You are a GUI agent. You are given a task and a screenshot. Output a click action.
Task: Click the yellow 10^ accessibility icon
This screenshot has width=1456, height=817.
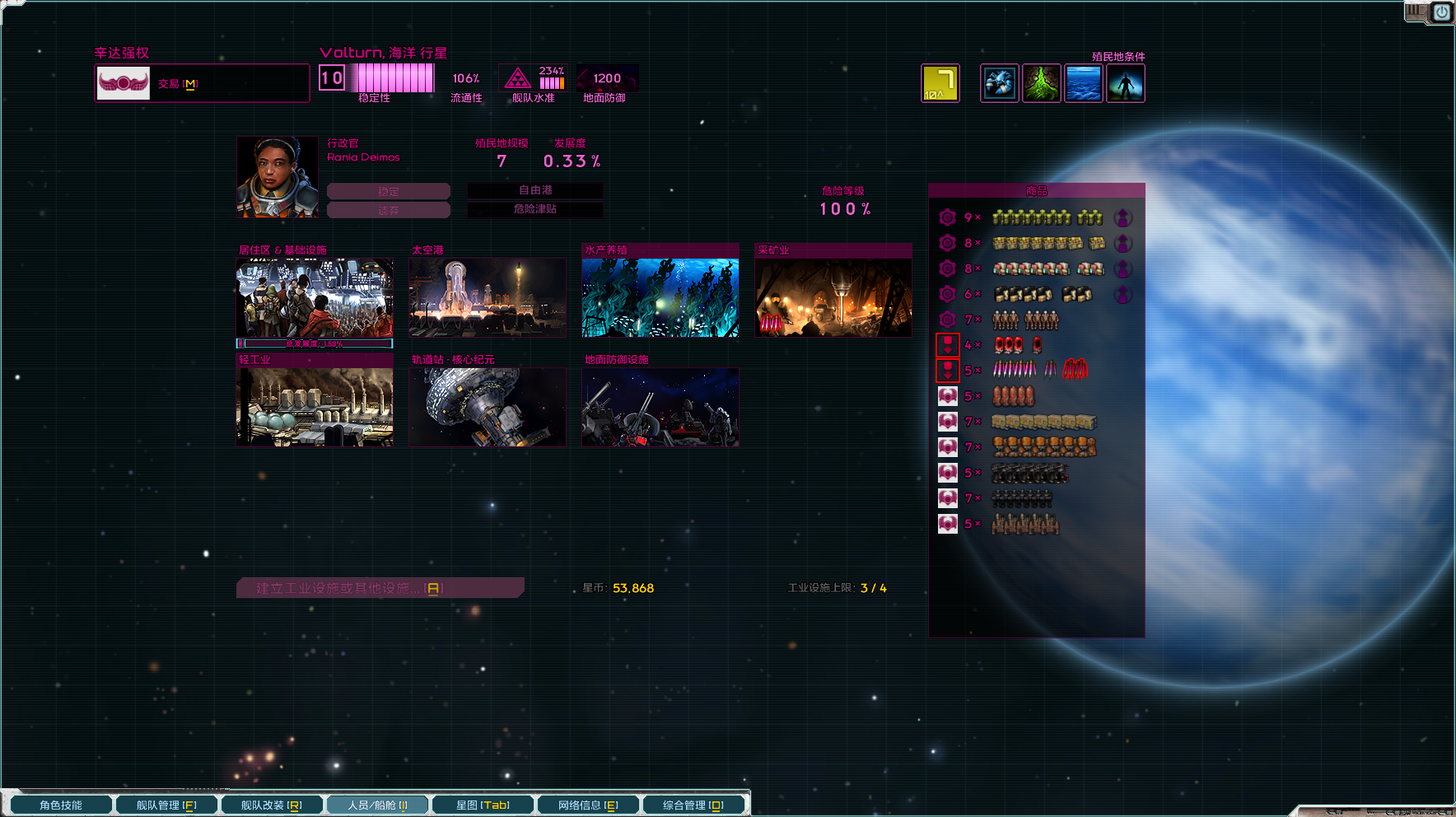point(941,82)
